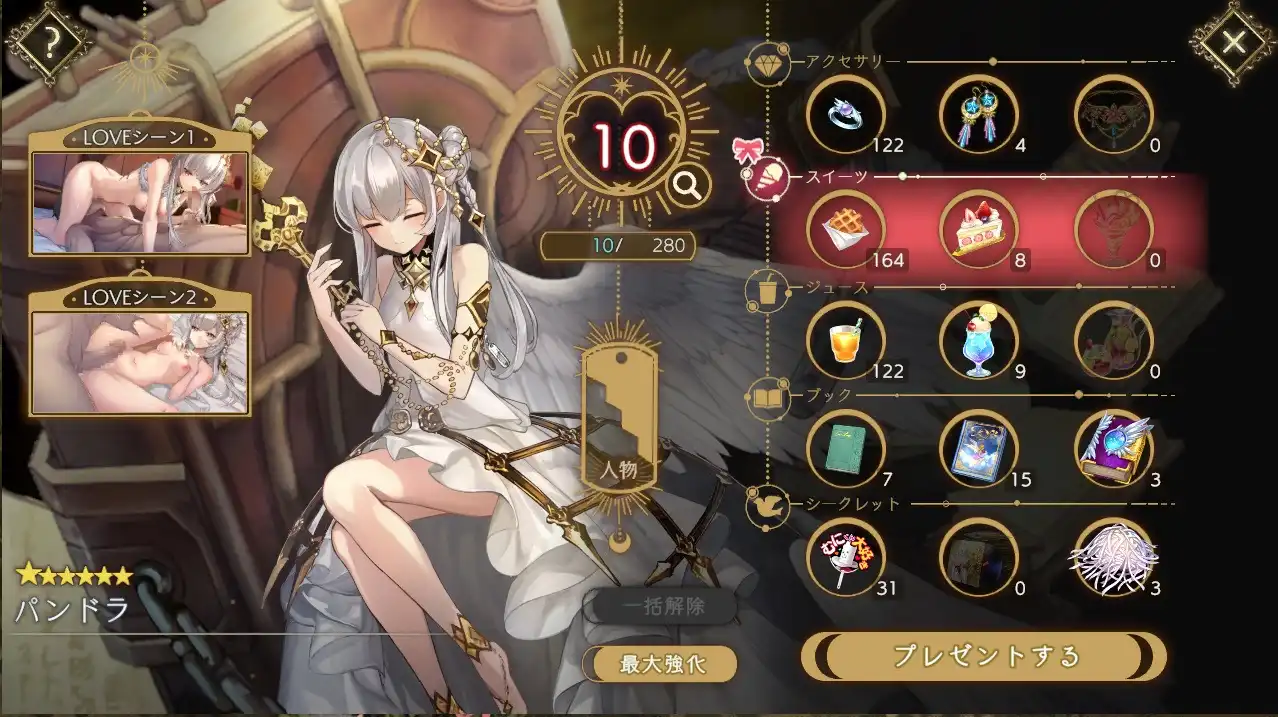Image resolution: width=1278 pixels, height=717 pixels.
Task: Select the blue cream soda gift
Action: pos(978,341)
